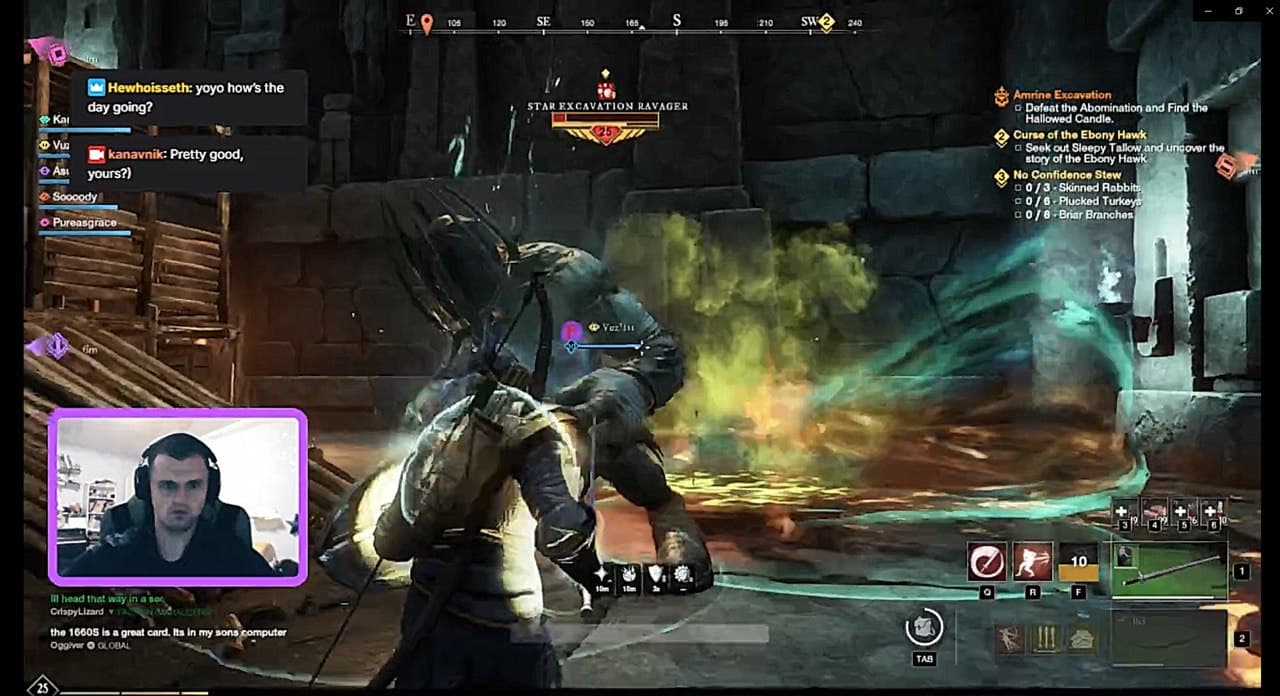Select group member Sooody in the party list
Screen dimensions: 1280x696
pos(75,197)
